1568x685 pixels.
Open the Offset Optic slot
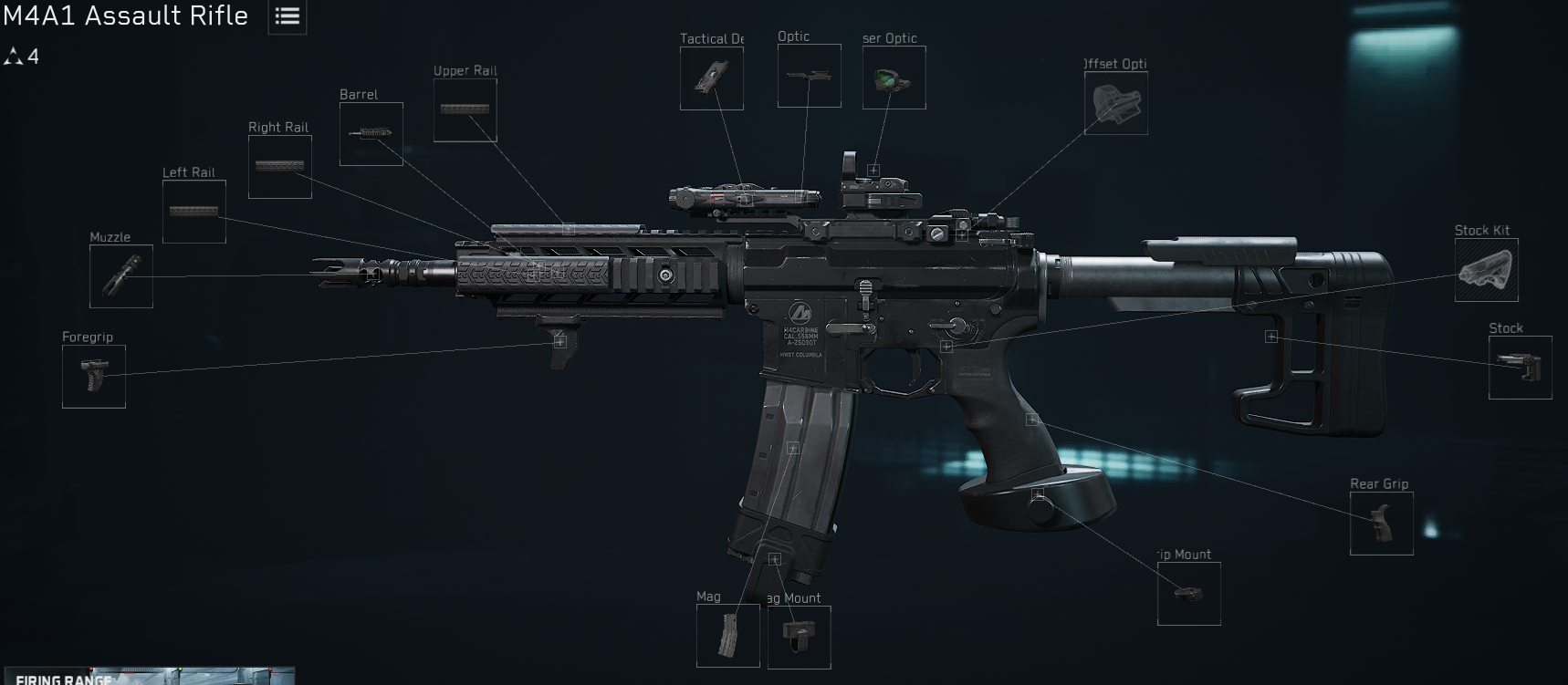1116,103
